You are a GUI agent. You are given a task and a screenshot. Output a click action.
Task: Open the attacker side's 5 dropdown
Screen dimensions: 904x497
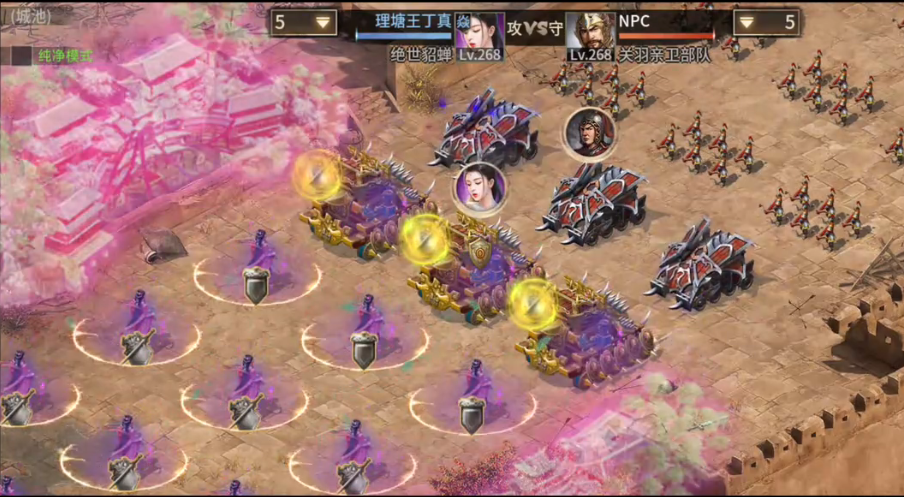click(303, 22)
